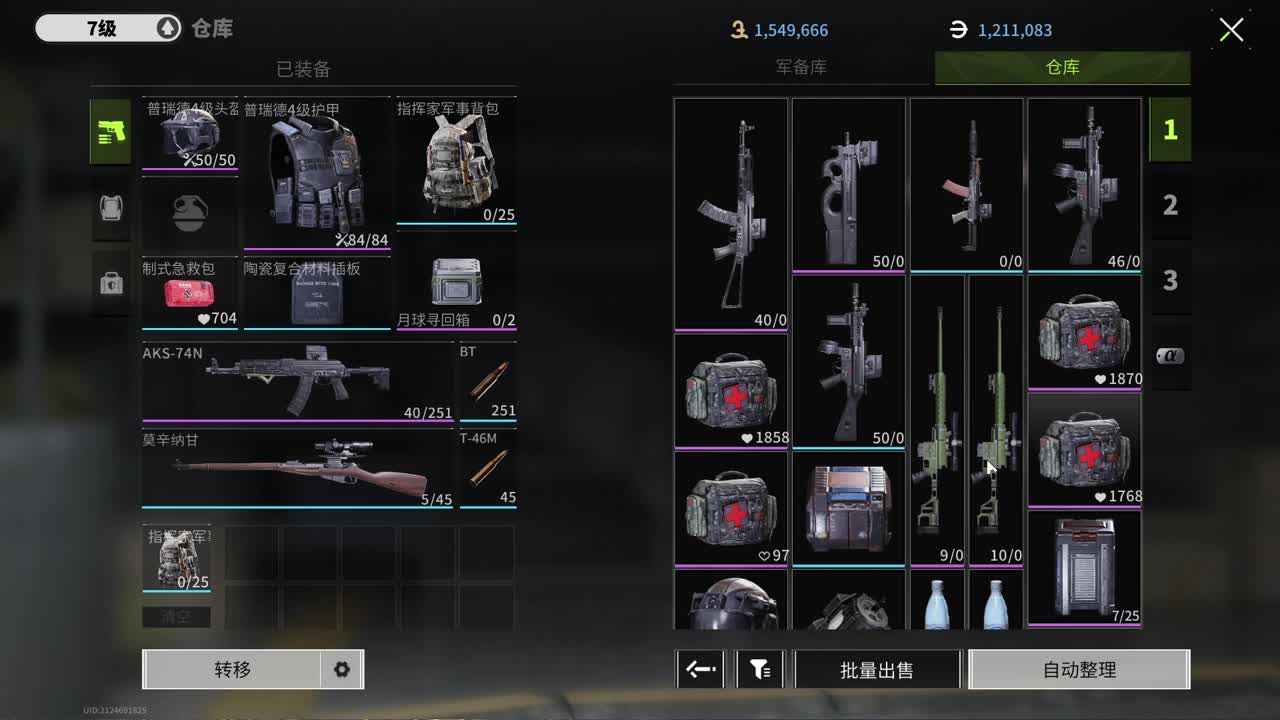Click the 清空 clear button
This screenshot has height=720, width=1280.
[x=177, y=616]
